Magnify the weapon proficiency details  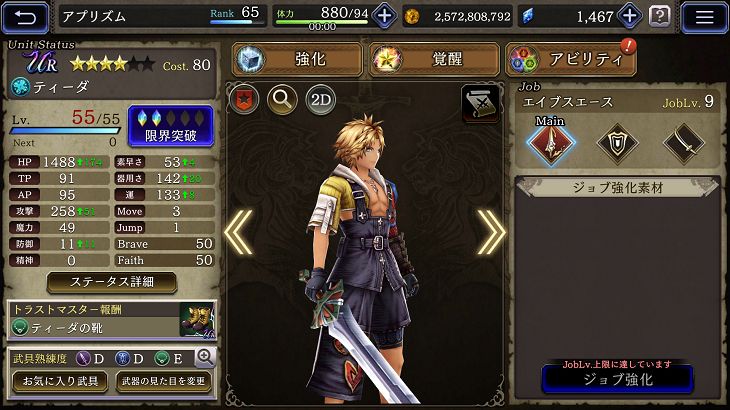(205, 356)
